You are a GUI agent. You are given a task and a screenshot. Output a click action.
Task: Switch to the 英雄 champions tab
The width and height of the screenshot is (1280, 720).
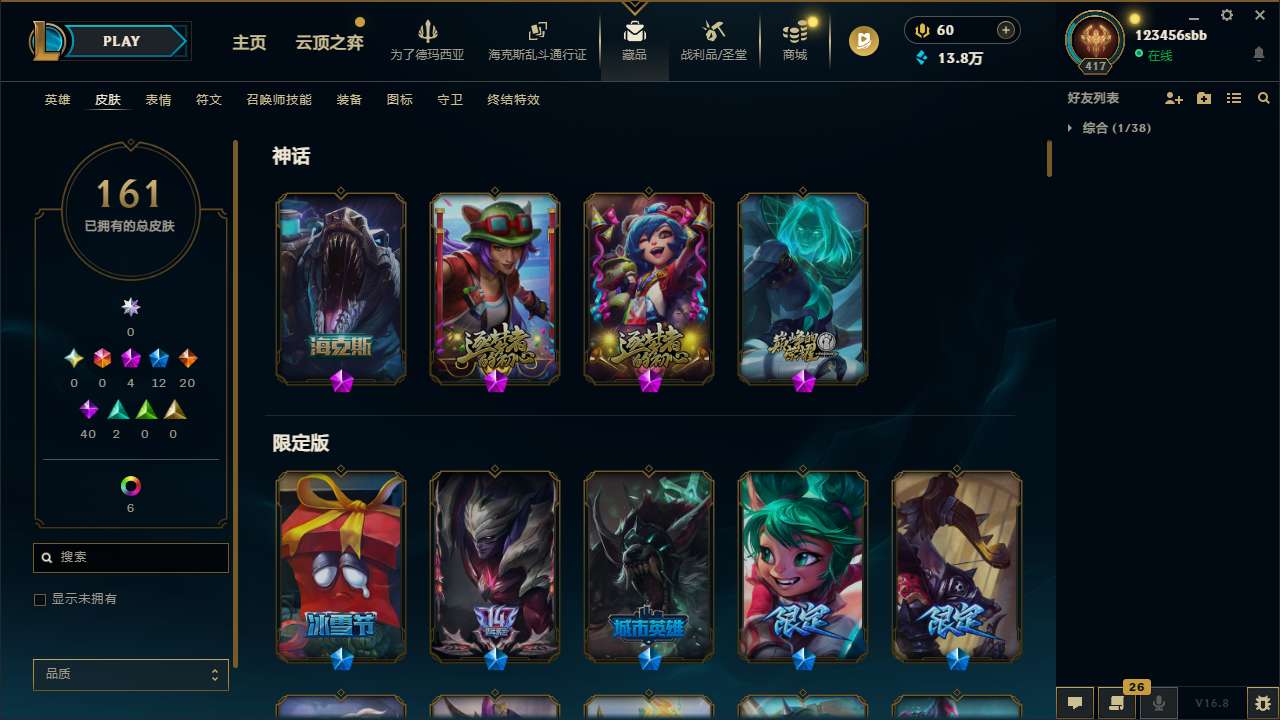57,99
